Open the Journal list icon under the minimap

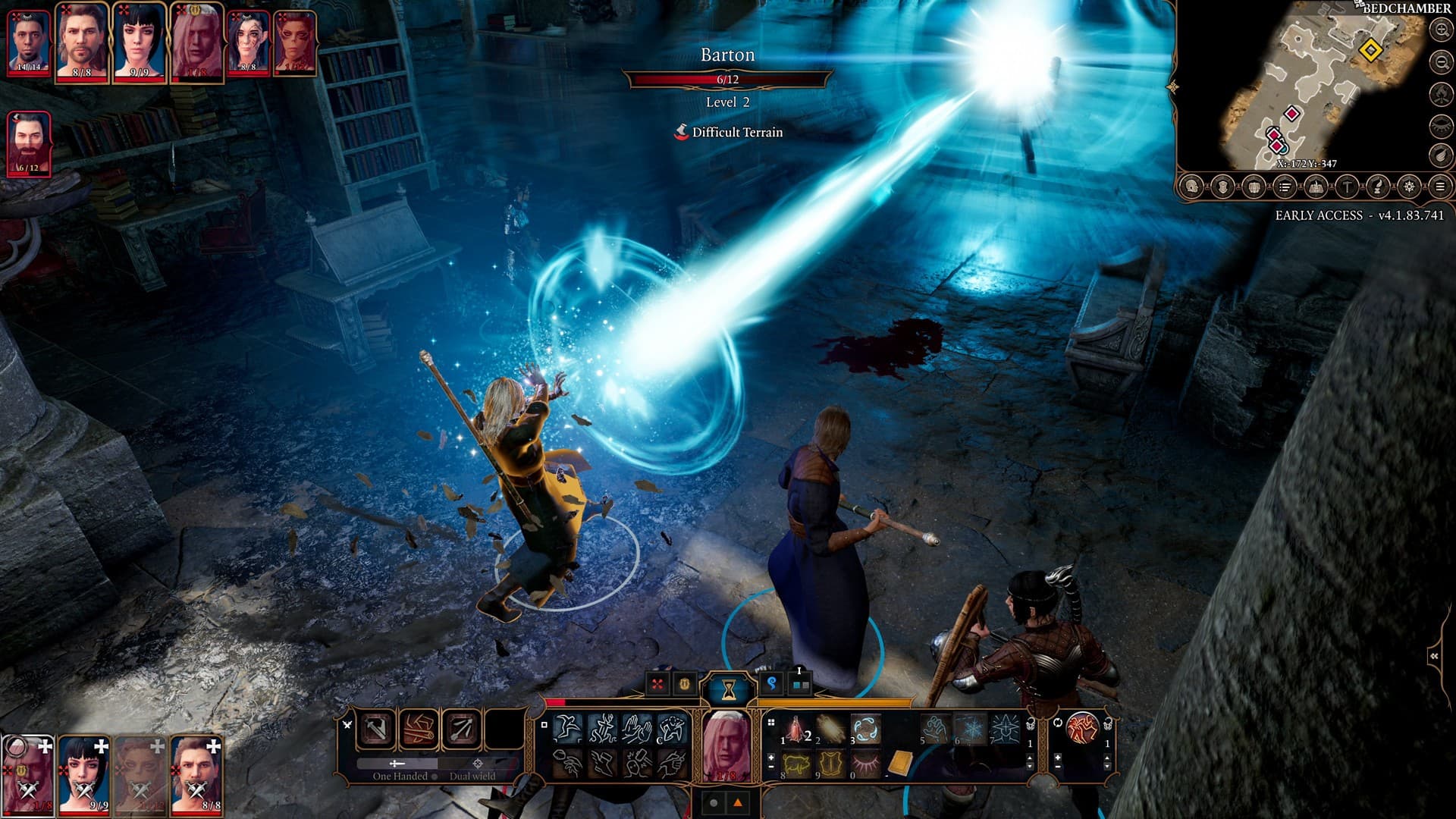coord(1284,186)
